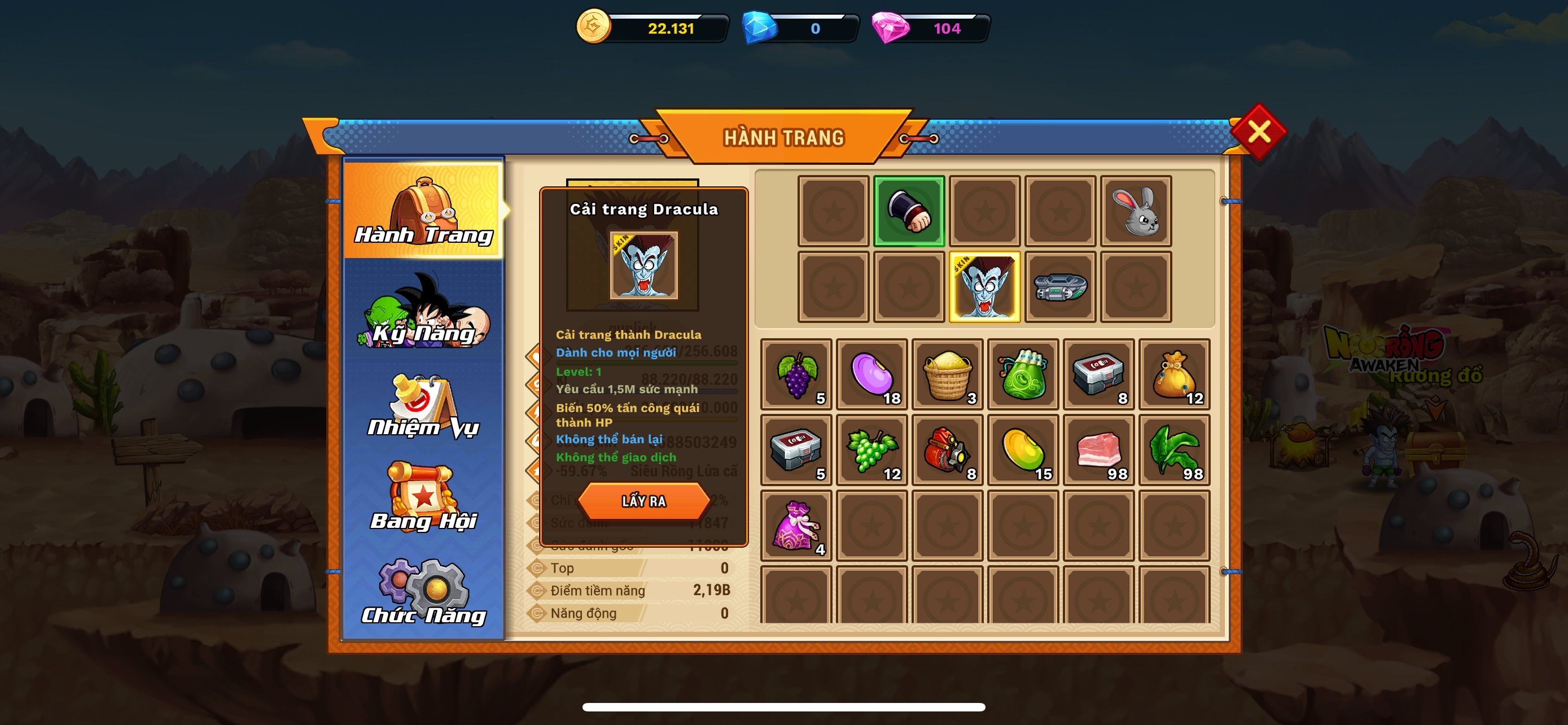Choose the purple bean stack

(x=871, y=374)
